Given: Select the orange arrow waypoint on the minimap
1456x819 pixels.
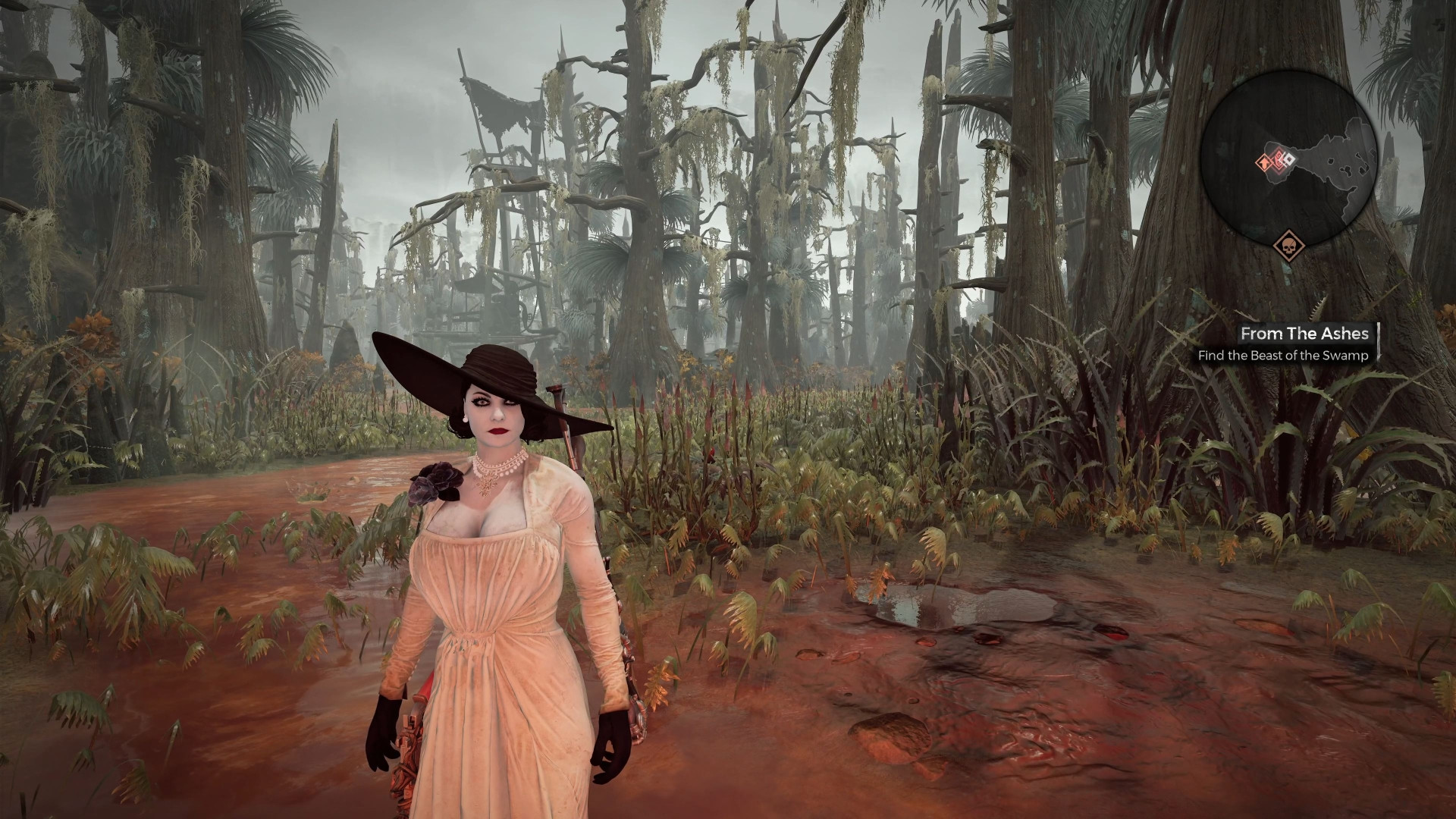Looking at the screenshot, I should click(1264, 163).
